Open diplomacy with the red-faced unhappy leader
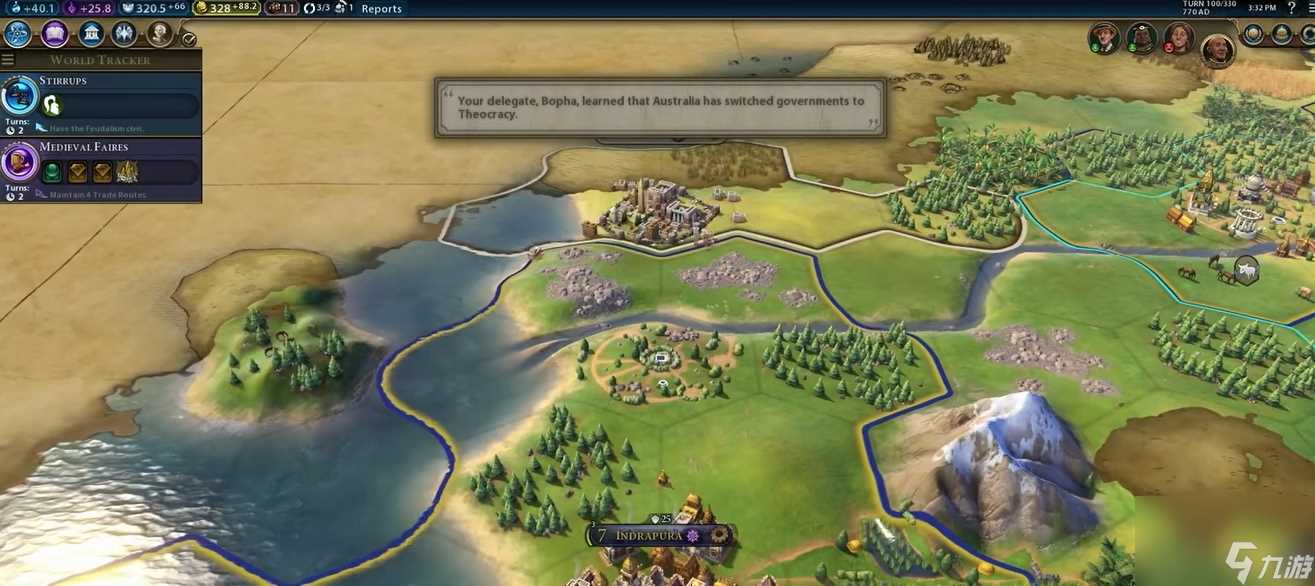Screen dimensions: 1315x586 click(x=1179, y=38)
